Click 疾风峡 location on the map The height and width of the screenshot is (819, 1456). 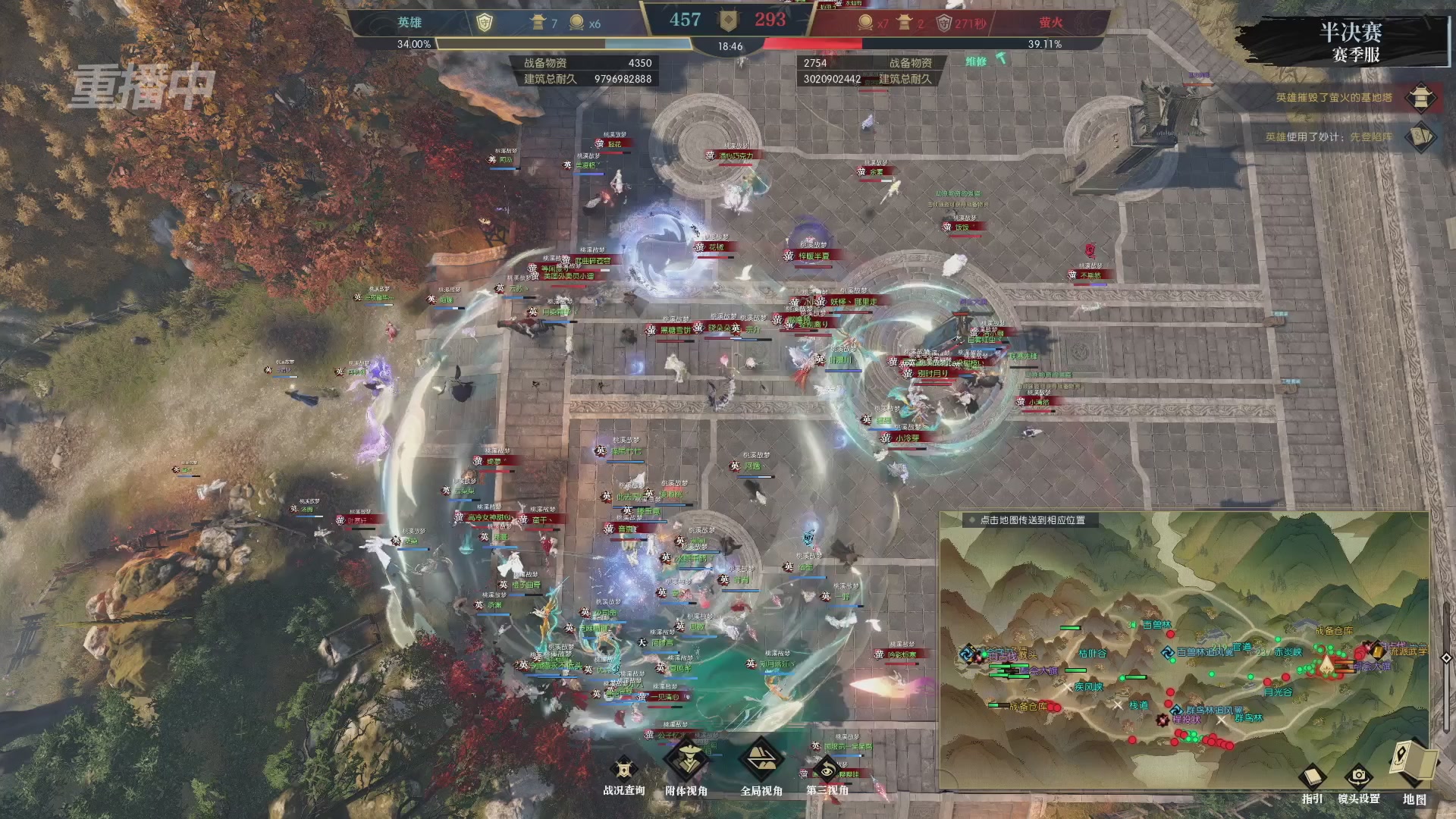[1088, 687]
